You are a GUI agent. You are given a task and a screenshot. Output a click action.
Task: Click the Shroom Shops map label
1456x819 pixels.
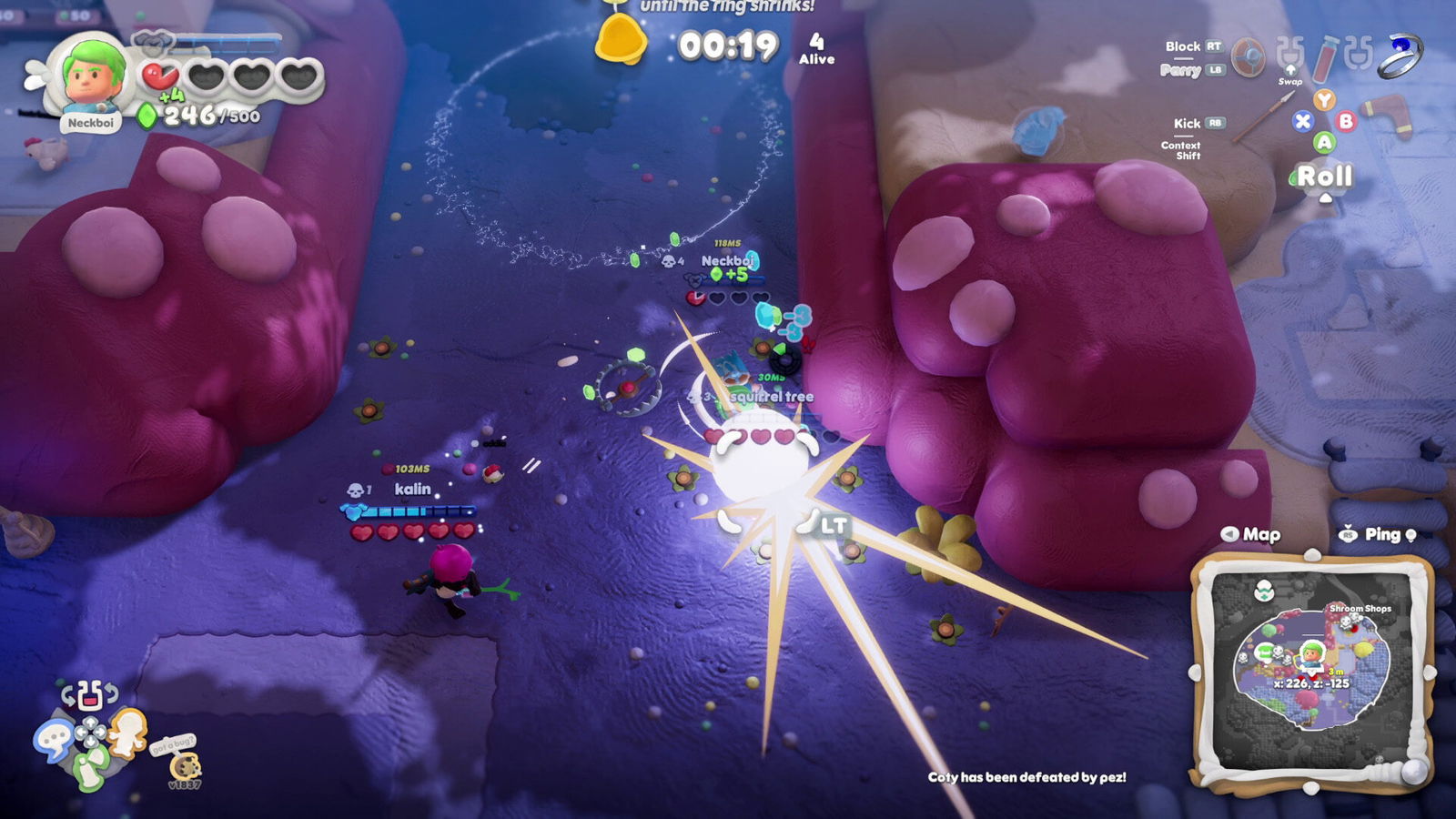(x=1360, y=608)
